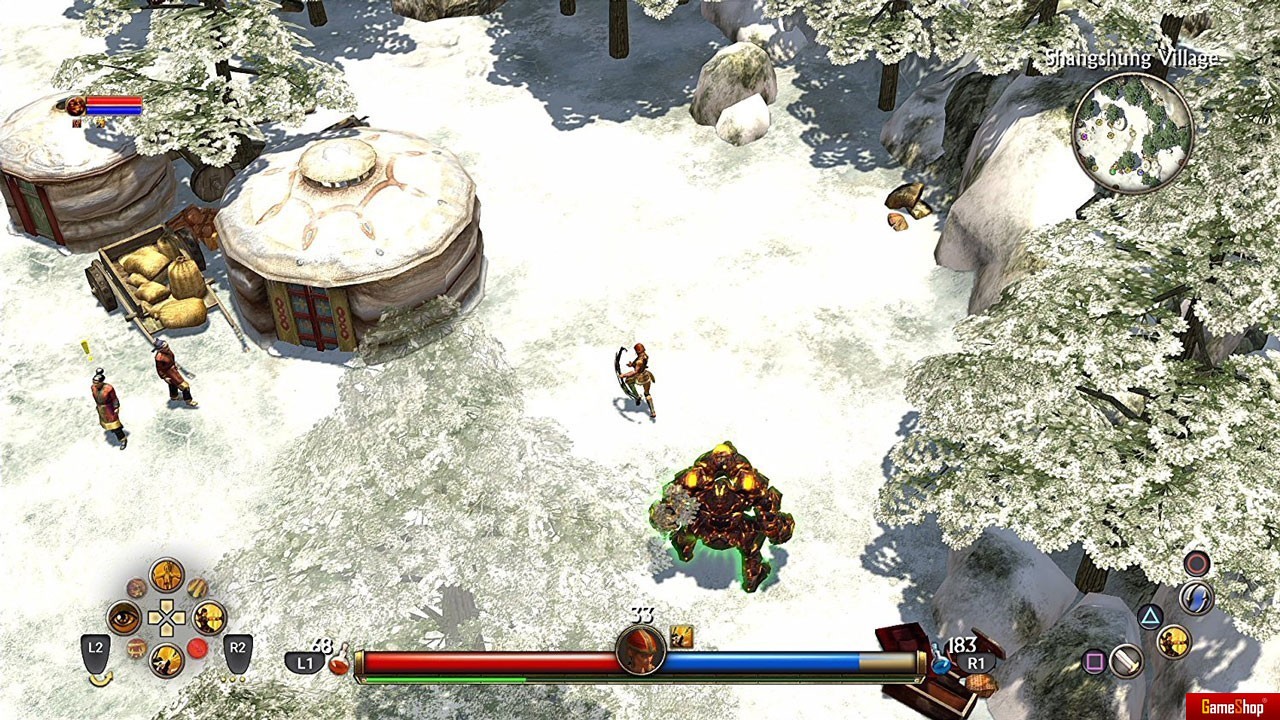Viewport: 1280px width, 720px height.
Task: Trigger the archer skill in the d-pad wheel
Action: (x=209, y=618)
